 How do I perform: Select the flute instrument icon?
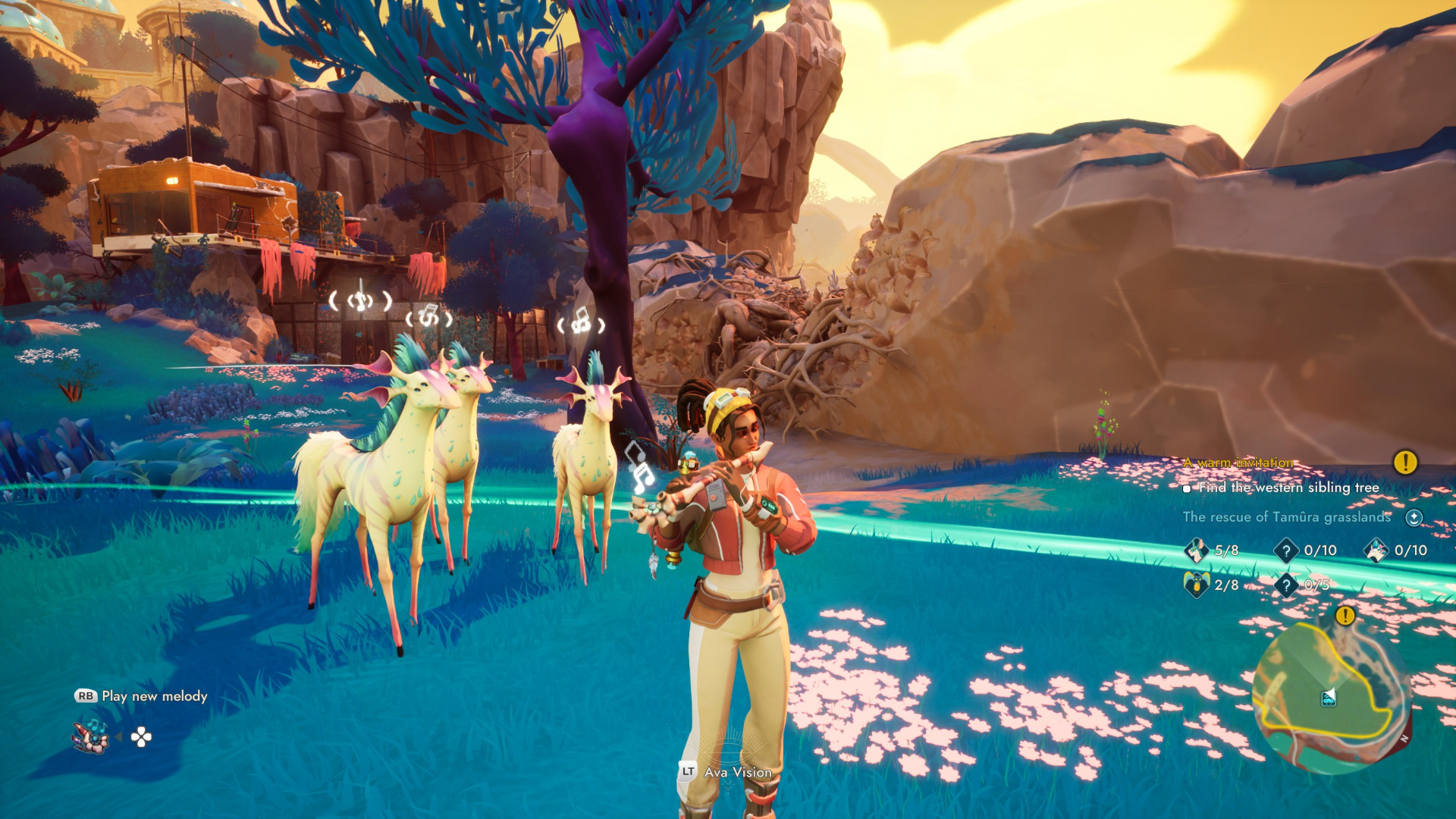click(91, 736)
